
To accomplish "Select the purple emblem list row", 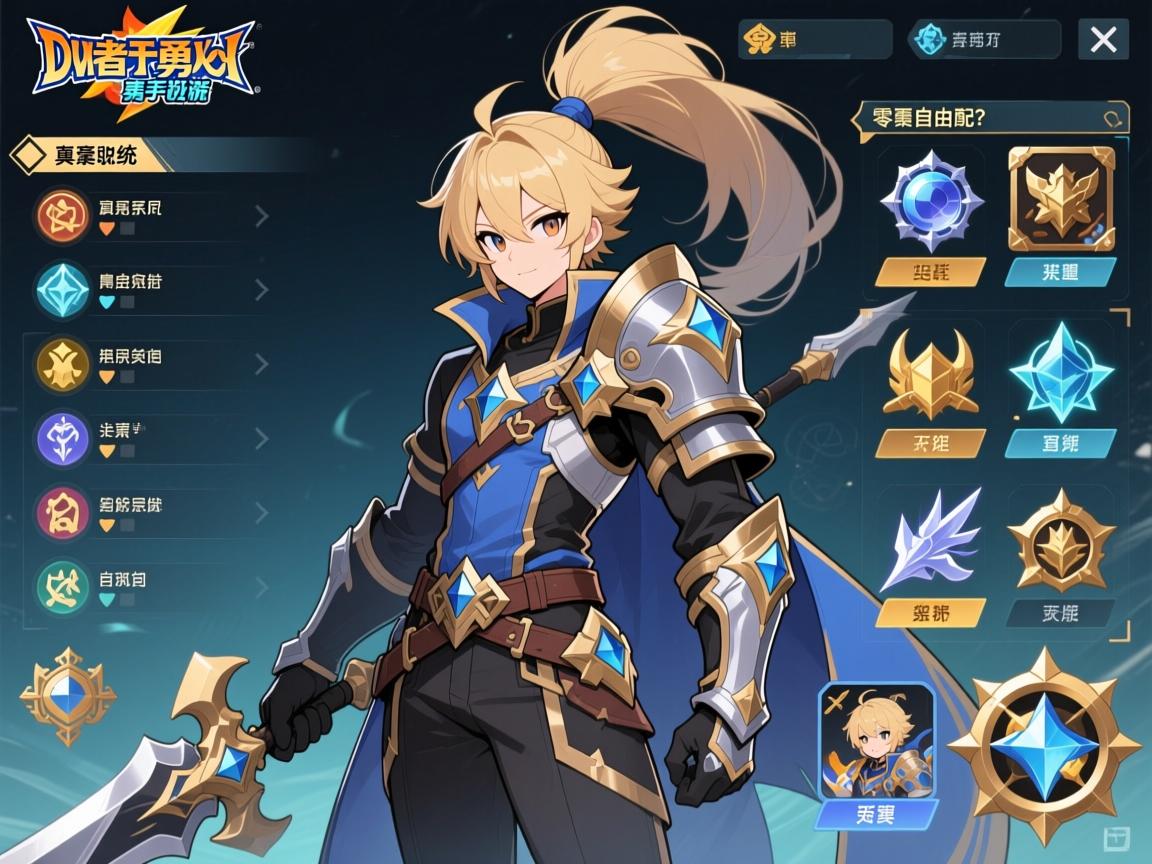I will [x=150, y=438].
